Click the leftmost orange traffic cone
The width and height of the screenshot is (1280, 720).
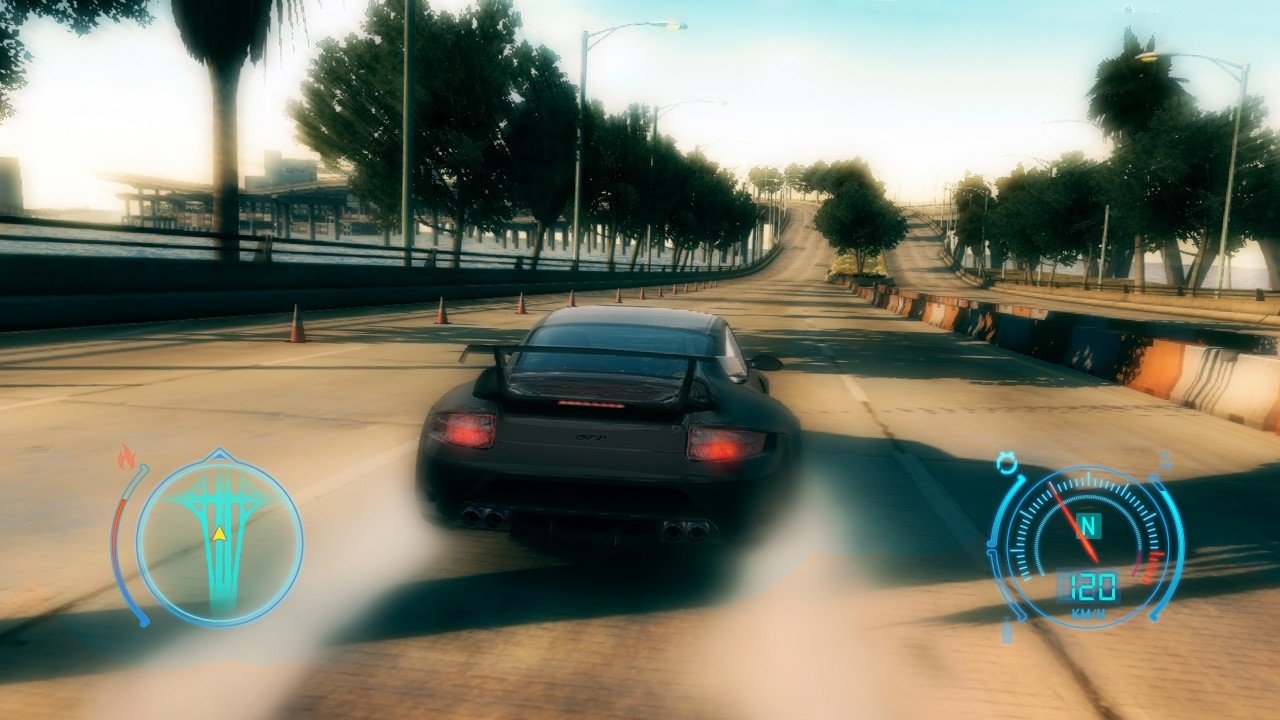coord(298,320)
